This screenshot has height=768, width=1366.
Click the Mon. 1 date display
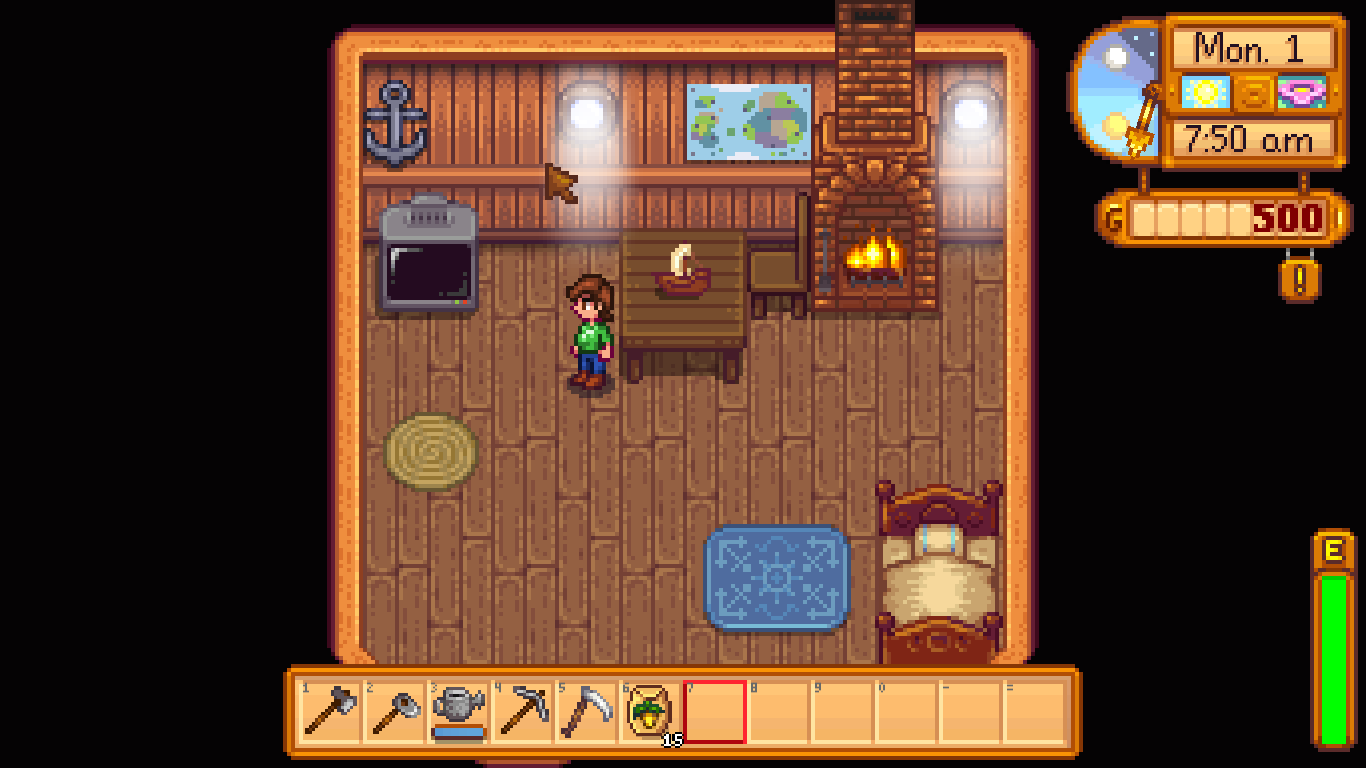[1250, 46]
